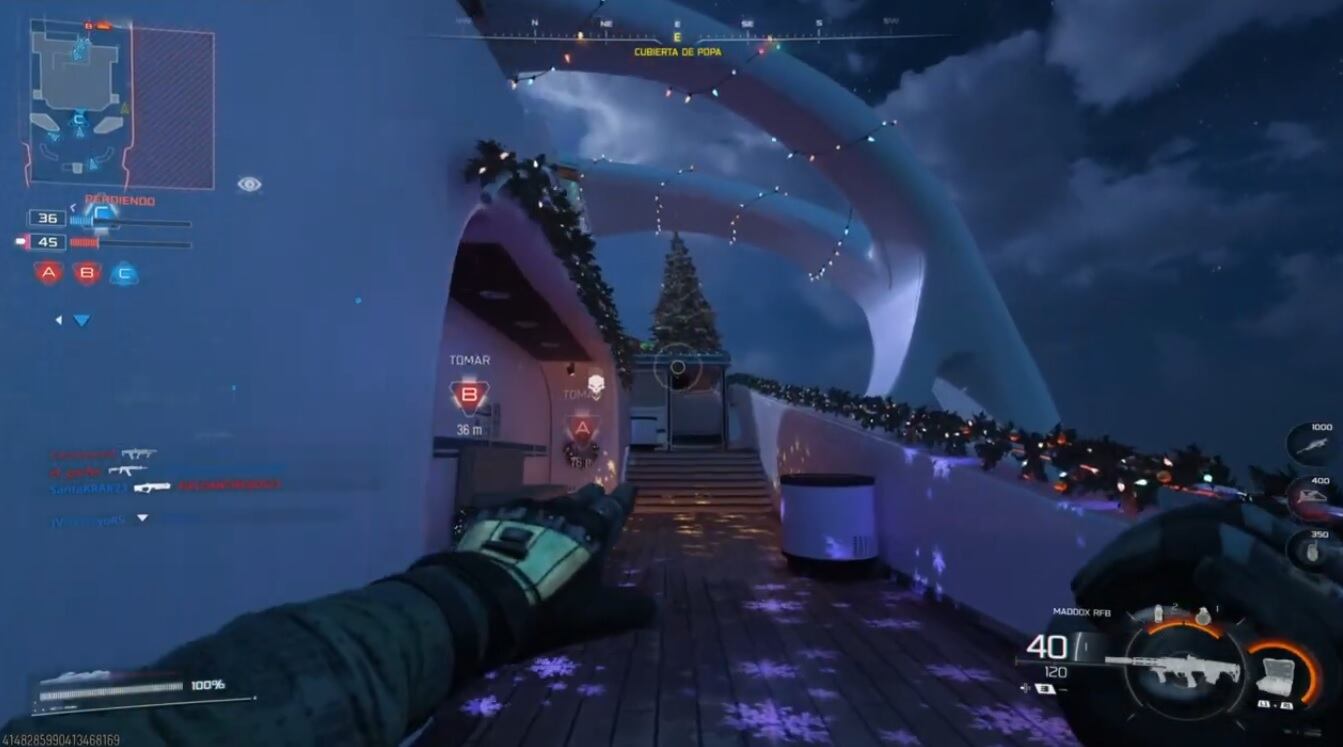Click the MADDOX RFB weapon name label
The width and height of the screenshot is (1343, 747).
click(1083, 611)
